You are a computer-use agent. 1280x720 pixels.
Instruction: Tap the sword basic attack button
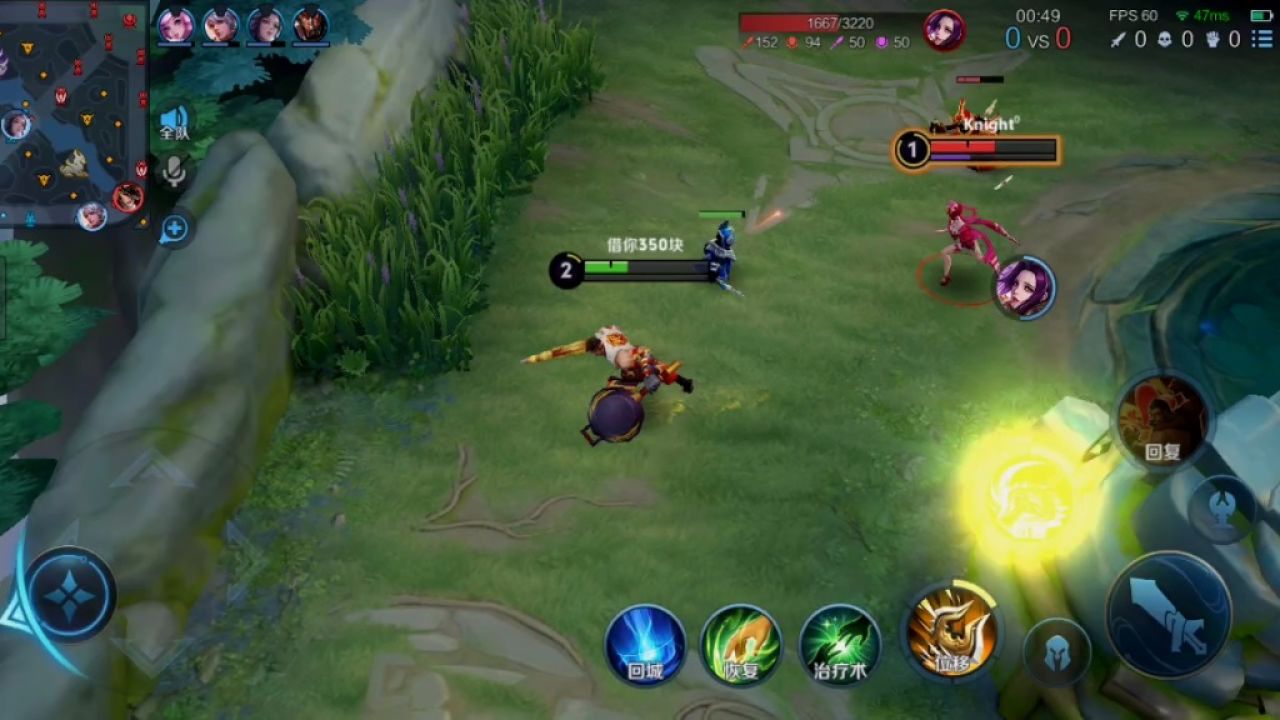[1169, 614]
